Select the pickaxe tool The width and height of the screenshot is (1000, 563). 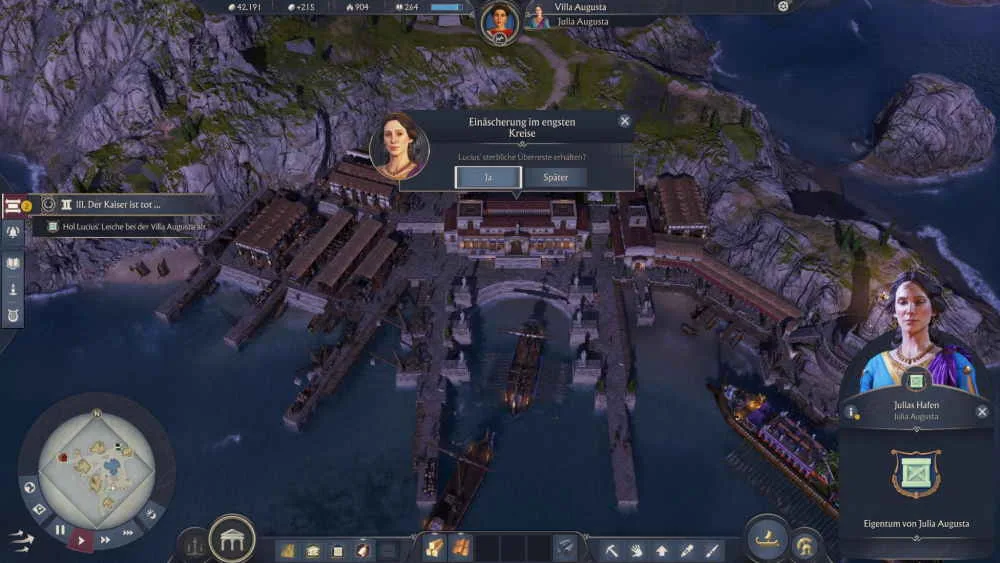point(613,549)
